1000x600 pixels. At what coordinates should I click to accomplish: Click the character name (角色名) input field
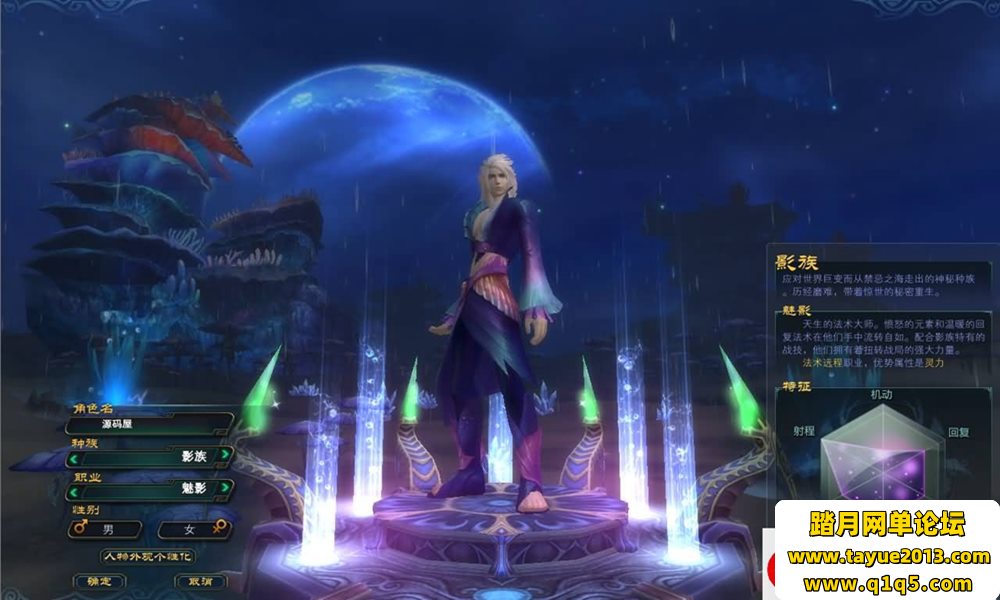click(x=150, y=424)
